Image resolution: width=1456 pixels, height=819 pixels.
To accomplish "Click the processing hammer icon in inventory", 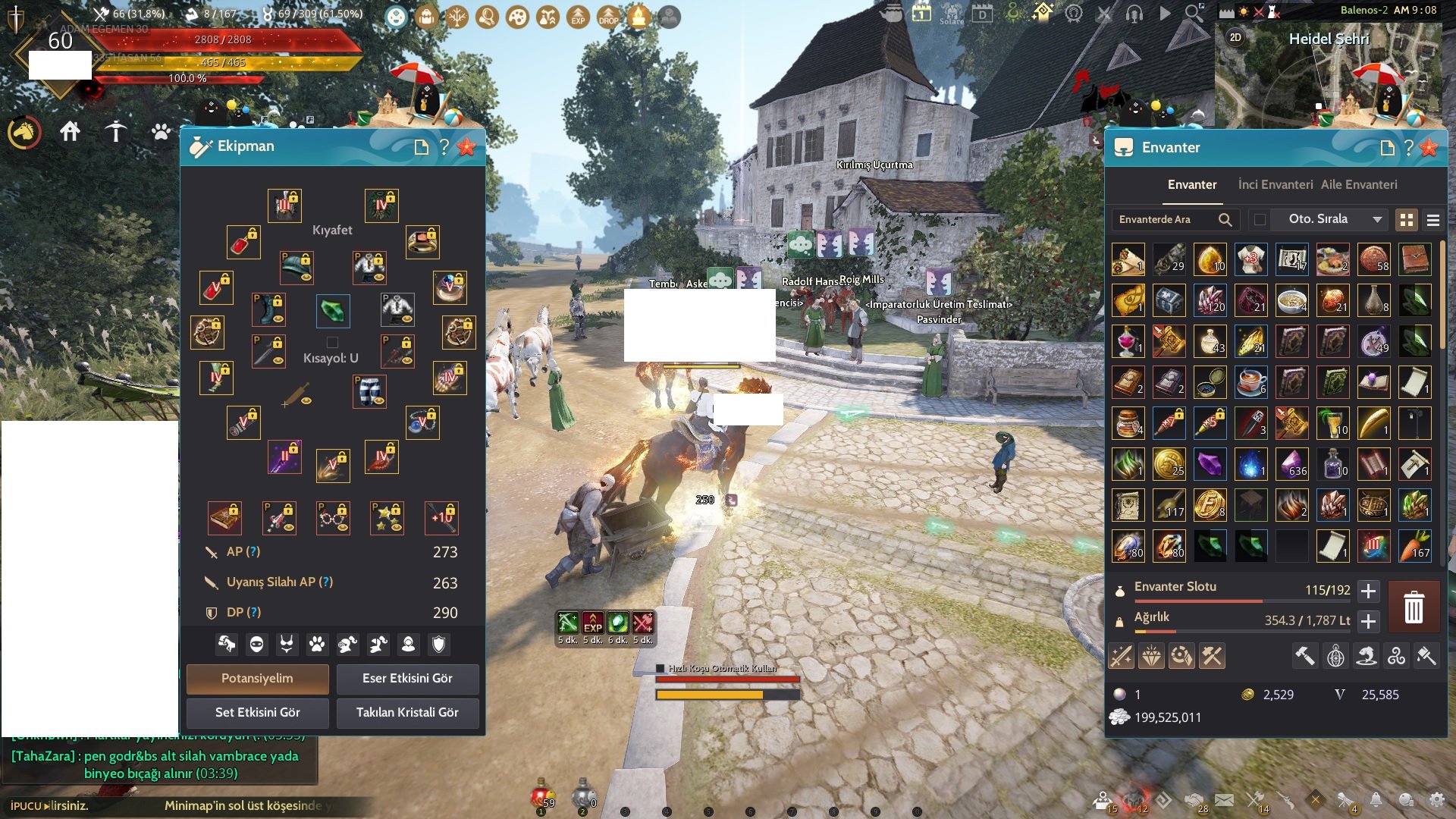I will pos(1304,656).
